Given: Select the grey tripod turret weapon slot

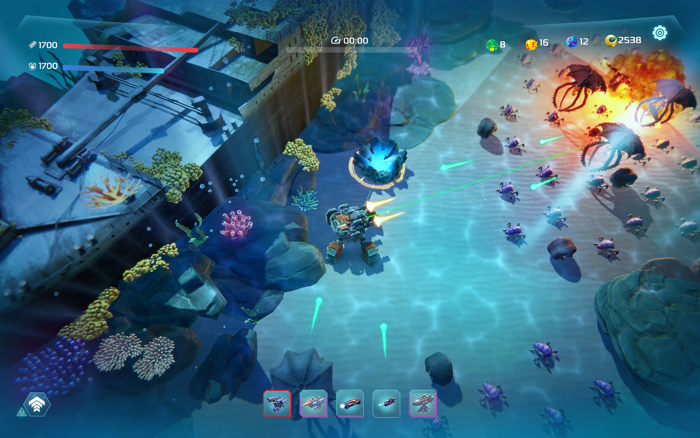Looking at the screenshot, I should (423, 403).
